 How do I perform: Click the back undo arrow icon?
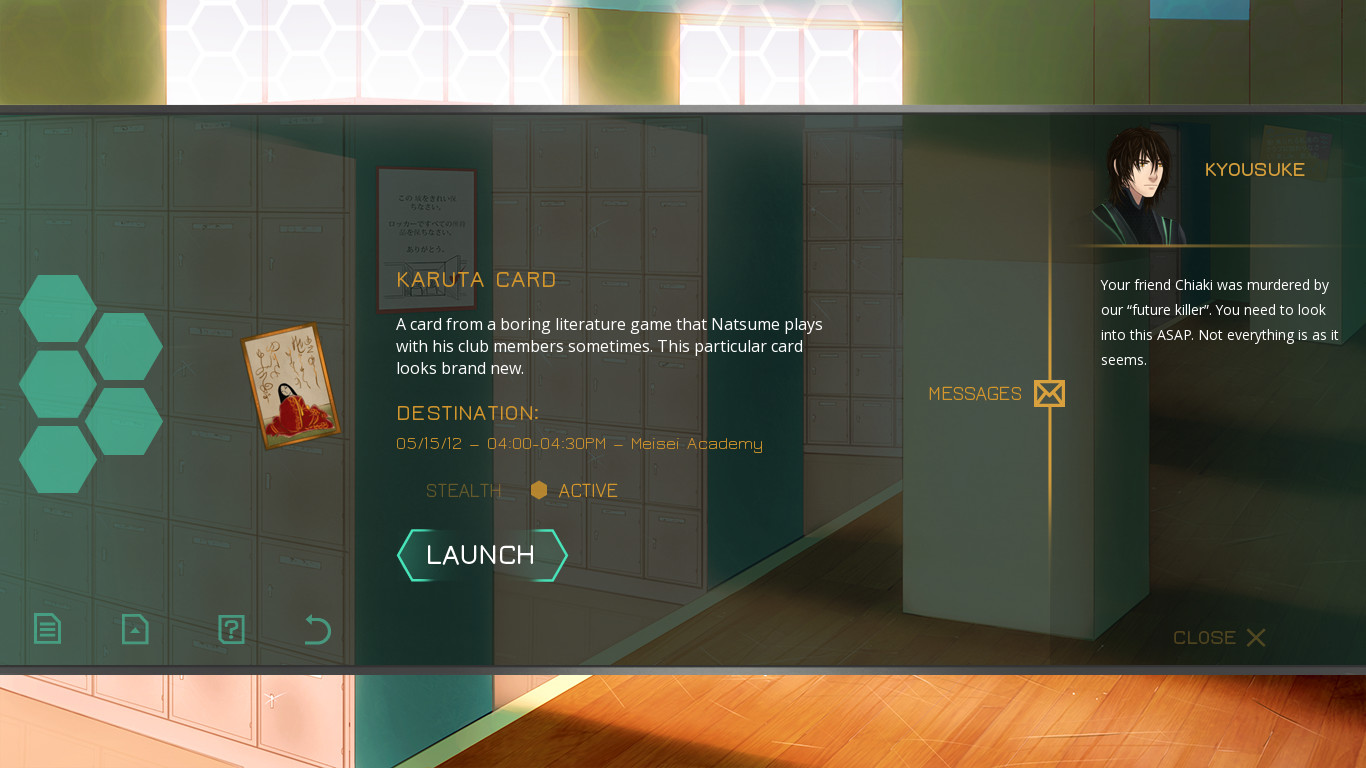point(316,629)
